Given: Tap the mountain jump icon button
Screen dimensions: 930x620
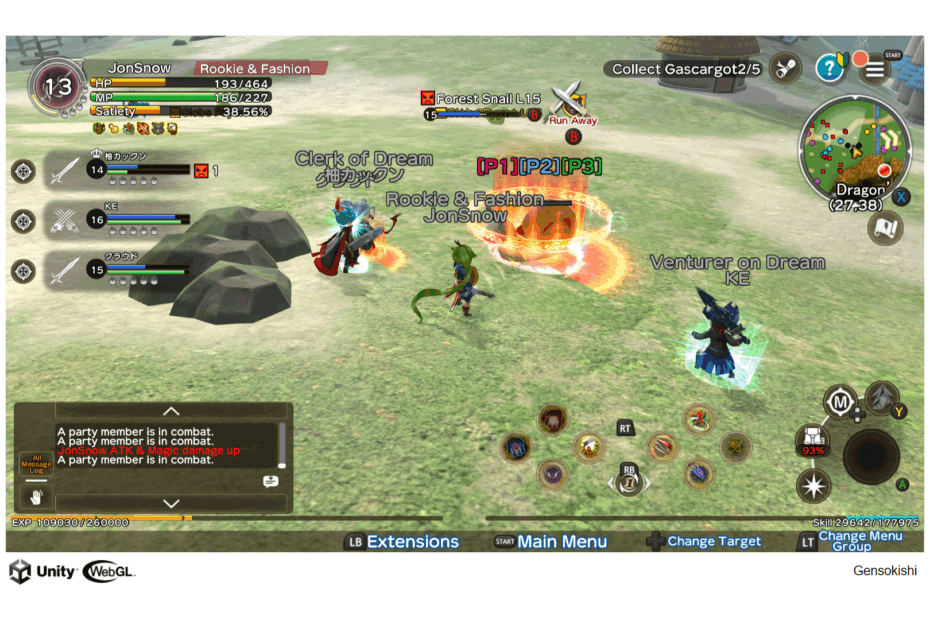Looking at the screenshot, I should [x=881, y=398].
